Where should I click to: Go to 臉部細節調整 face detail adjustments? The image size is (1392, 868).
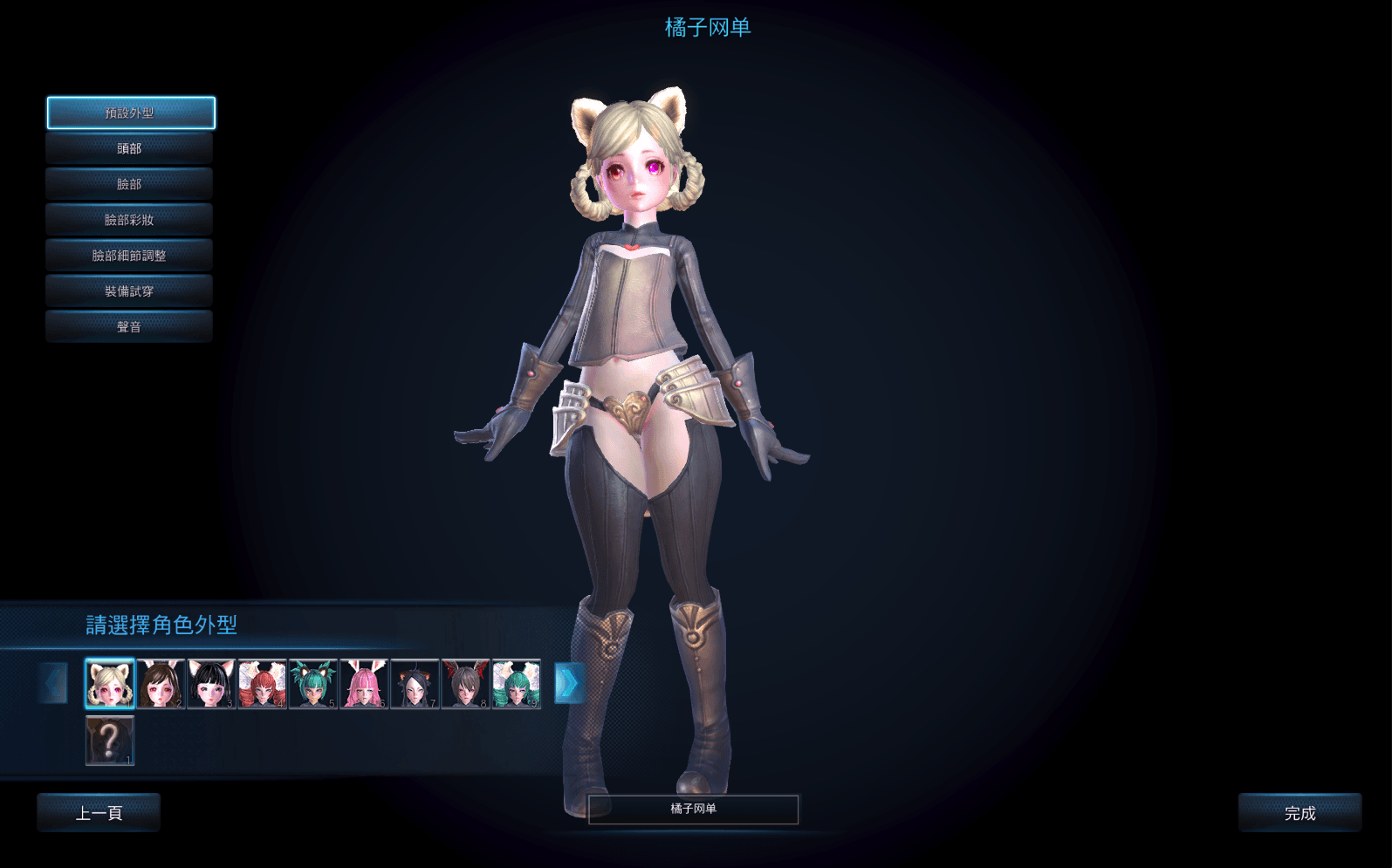tap(129, 256)
